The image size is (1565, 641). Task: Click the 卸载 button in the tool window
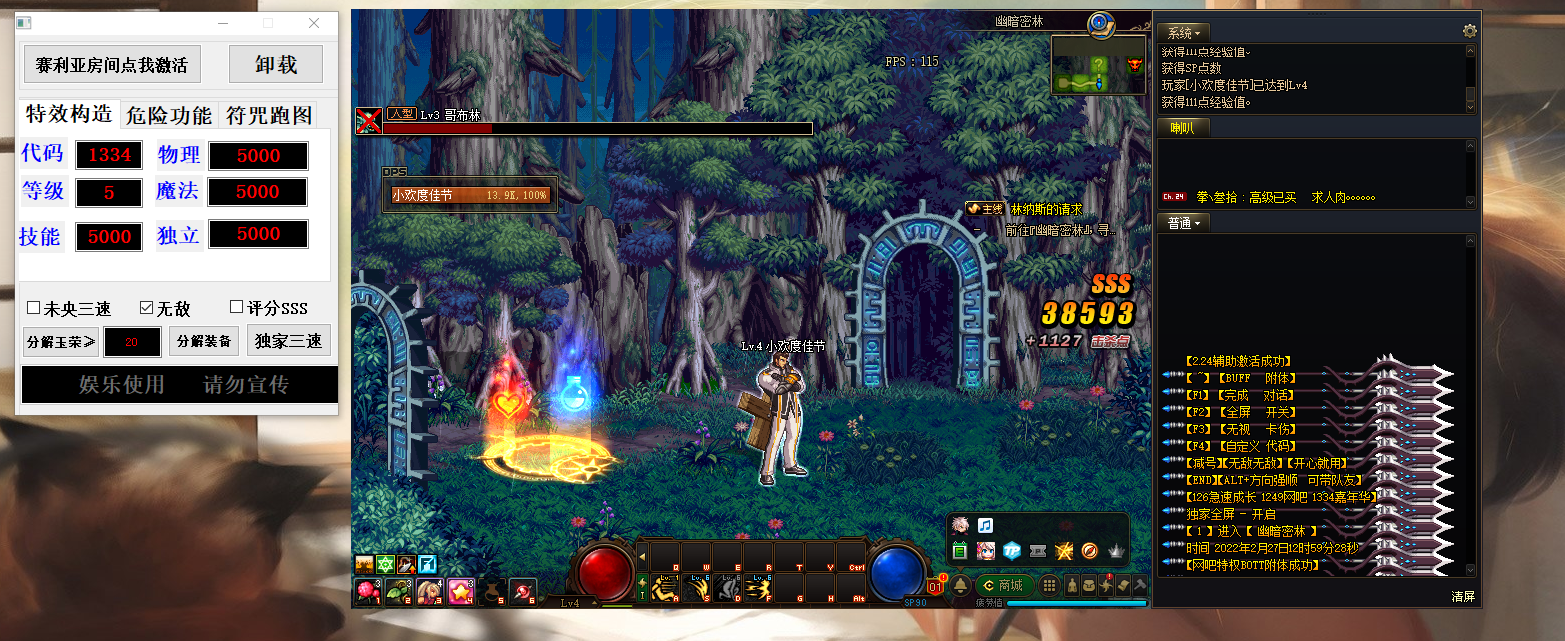(x=275, y=65)
